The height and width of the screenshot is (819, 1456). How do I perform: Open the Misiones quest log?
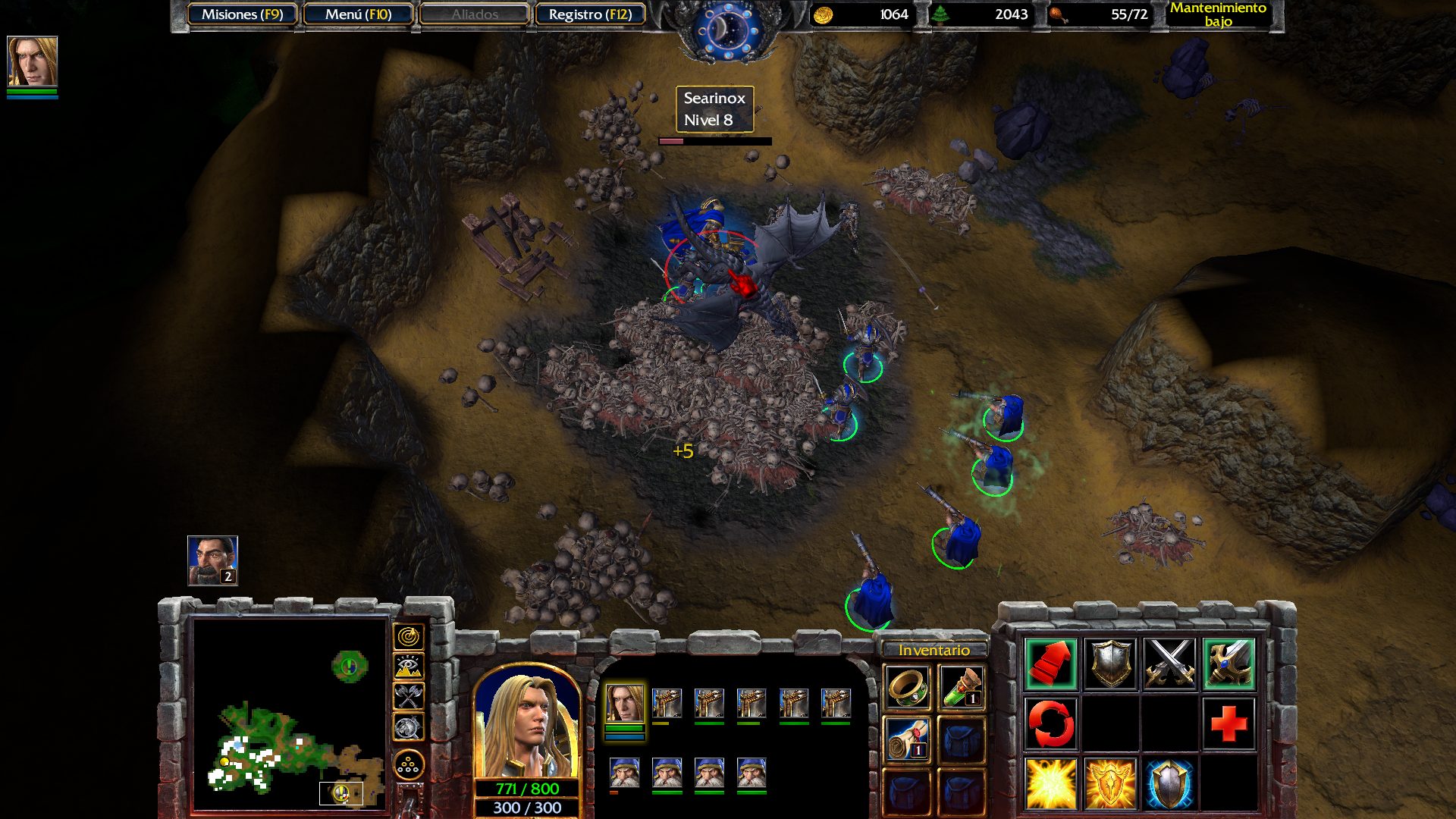[242, 14]
